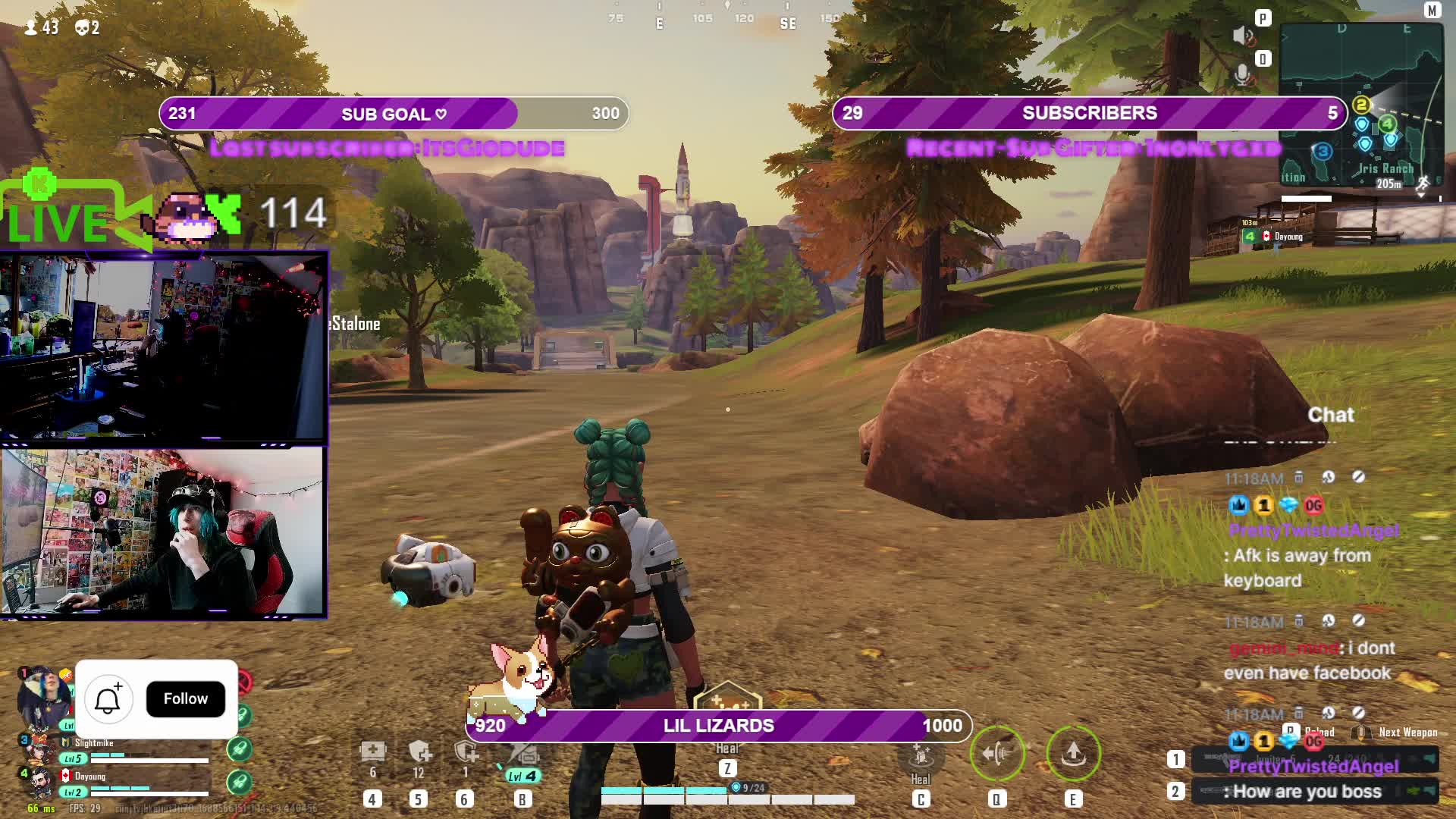Open the minimap showing Iris Ranch
The height and width of the screenshot is (819, 1456).
[1360, 106]
